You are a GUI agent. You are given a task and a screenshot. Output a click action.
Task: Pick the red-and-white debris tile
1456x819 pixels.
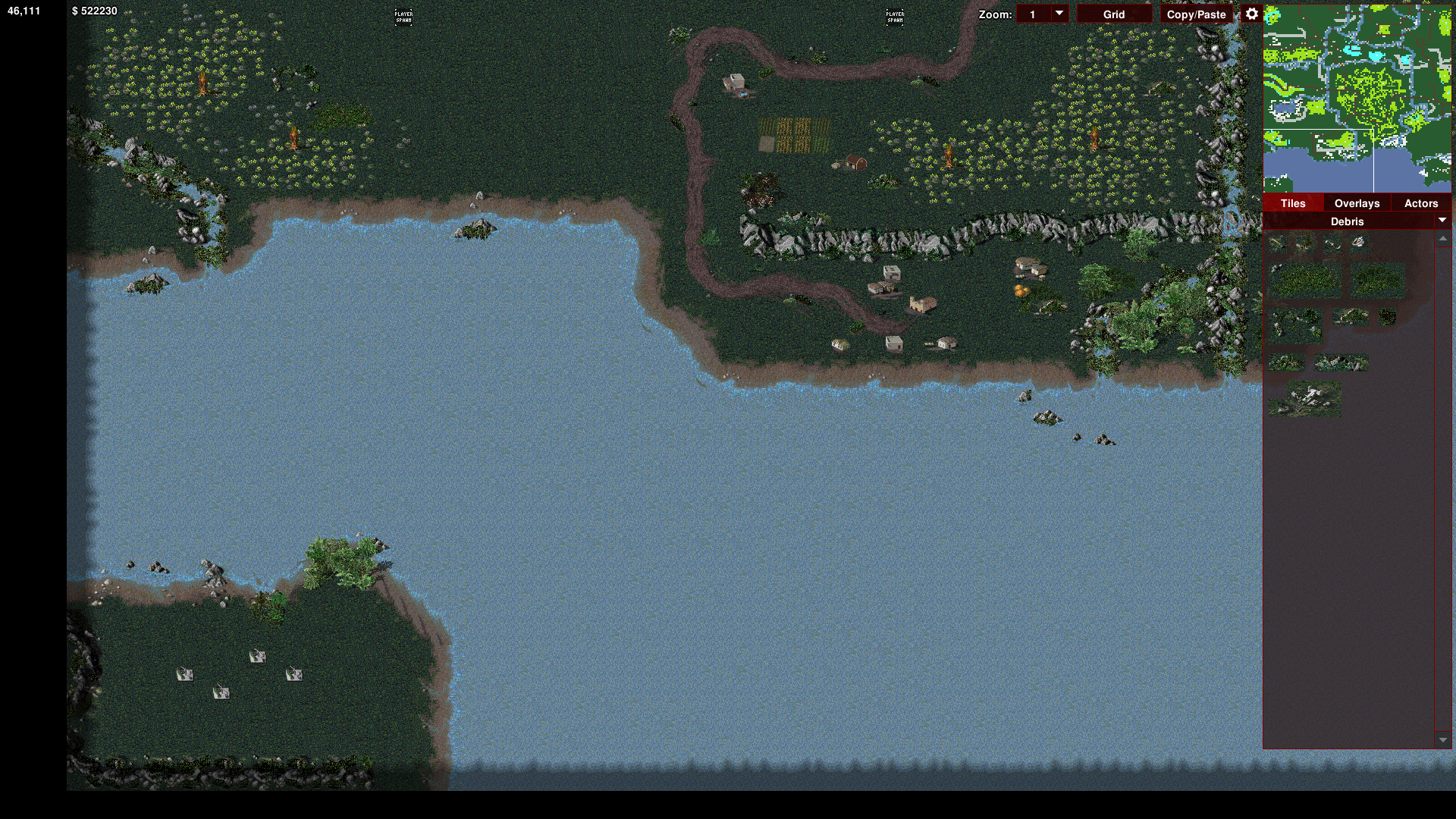point(1358,243)
